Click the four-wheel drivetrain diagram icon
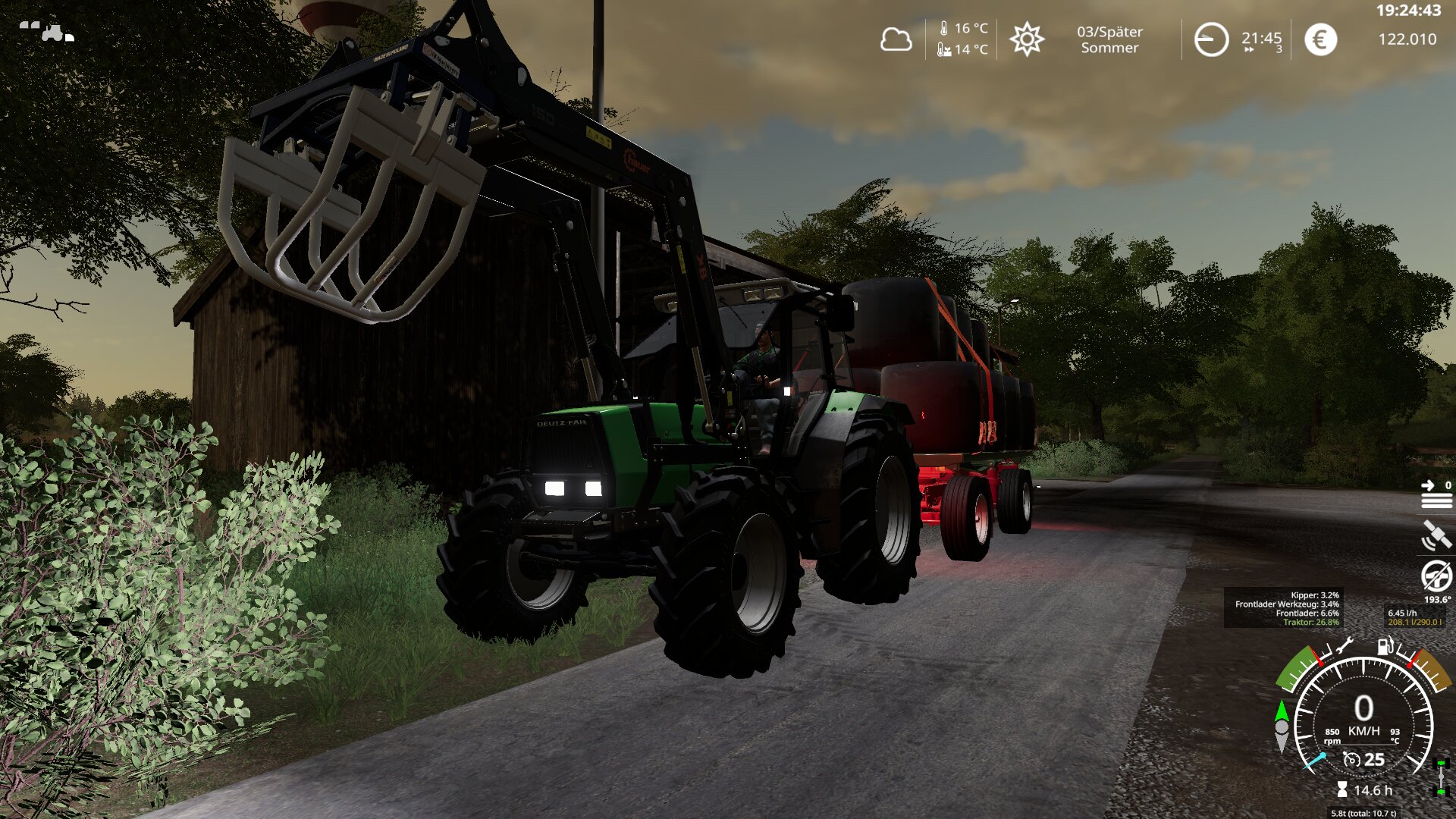Viewport: 1456px width, 819px height. click(x=1441, y=777)
